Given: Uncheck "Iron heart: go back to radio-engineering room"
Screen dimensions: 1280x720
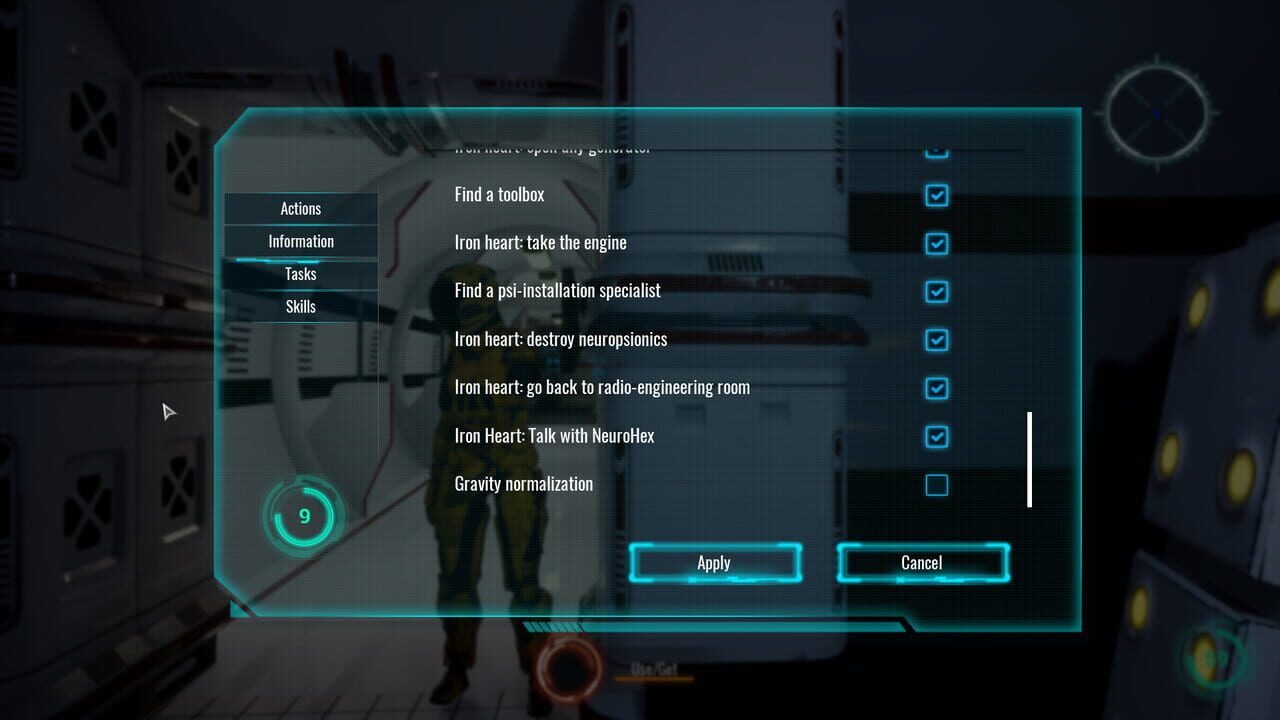Looking at the screenshot, I should pyautogui.click(x=935, y=388).
